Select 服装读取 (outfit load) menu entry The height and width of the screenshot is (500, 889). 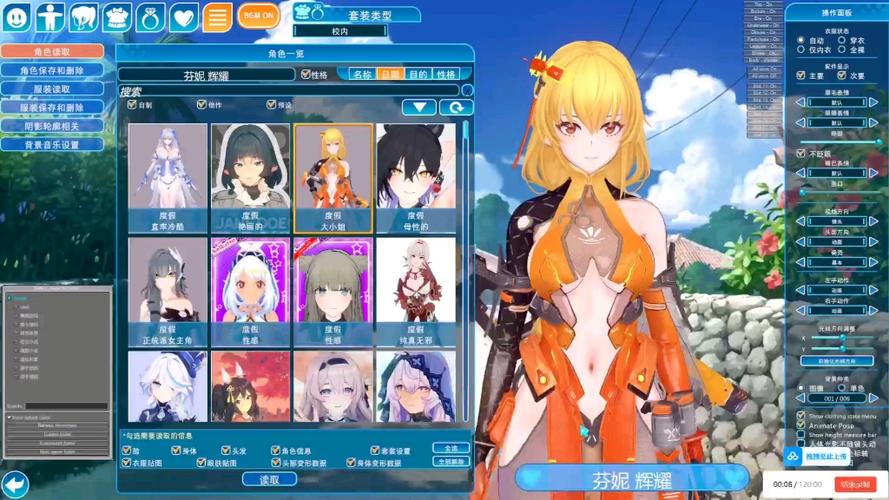click(52, 89)
